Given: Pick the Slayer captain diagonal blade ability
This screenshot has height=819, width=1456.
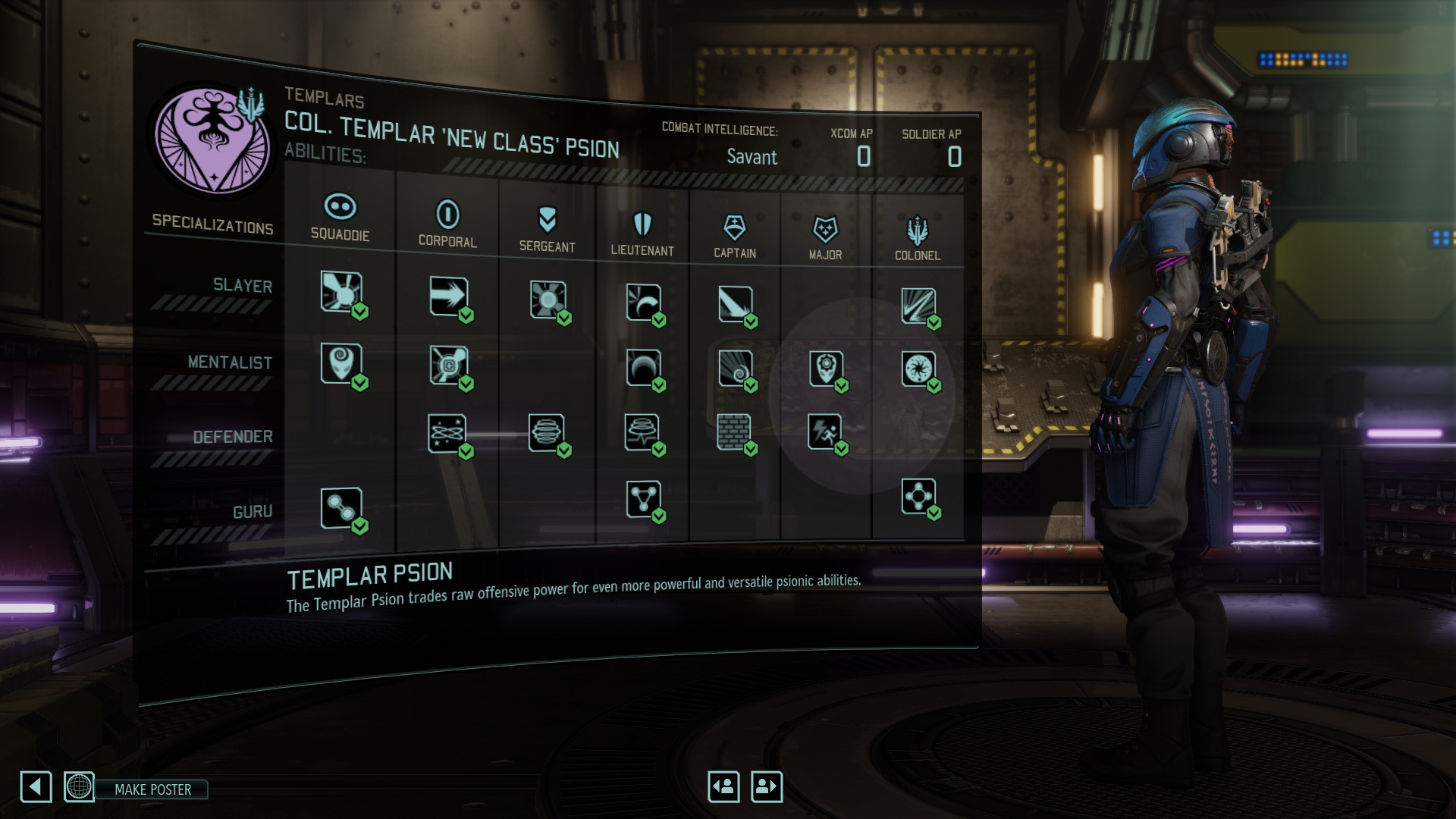Looking at the screenshot, I should (x=735, y=303).
